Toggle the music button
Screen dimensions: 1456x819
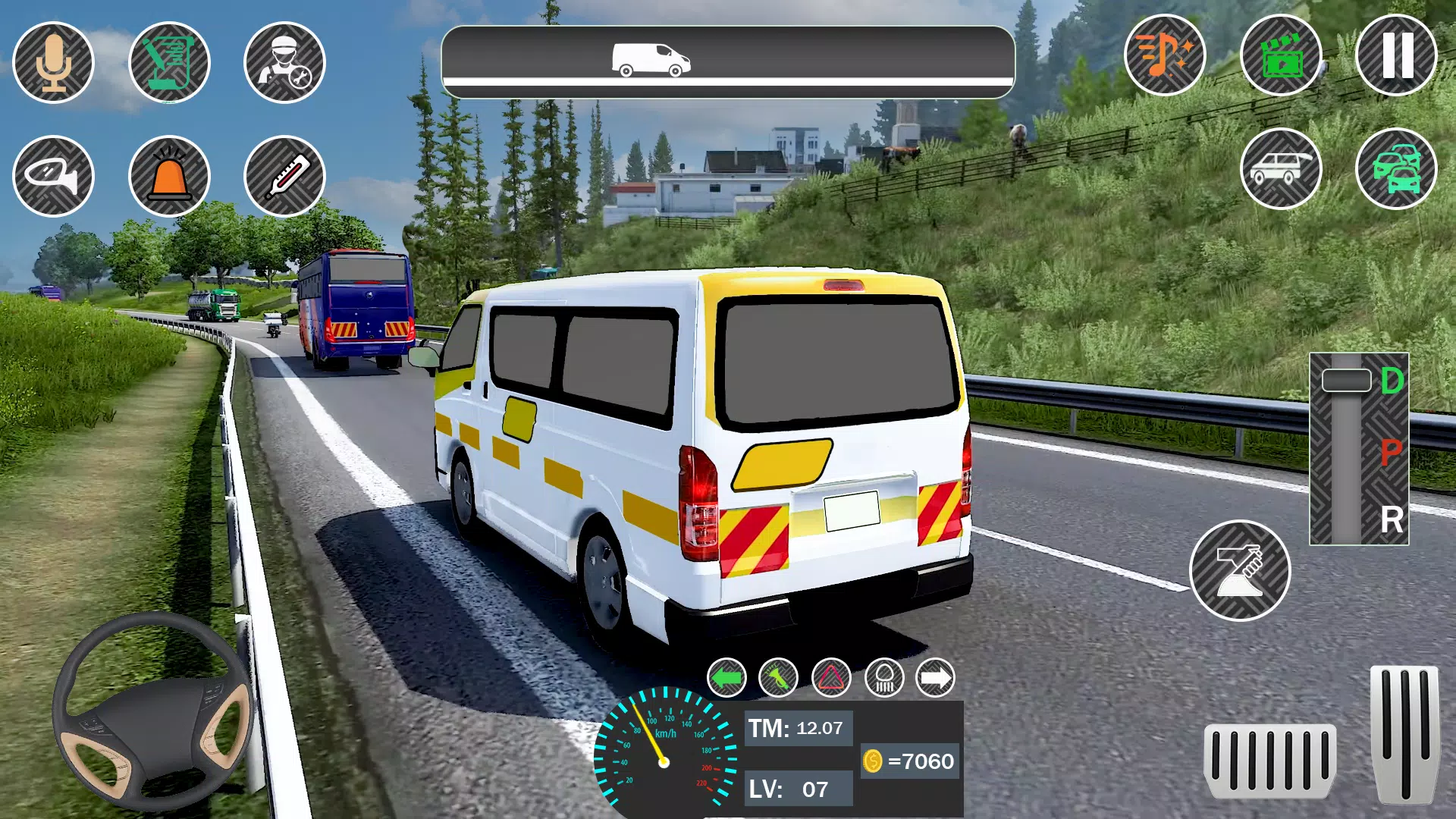click(x=1165, y=55)
